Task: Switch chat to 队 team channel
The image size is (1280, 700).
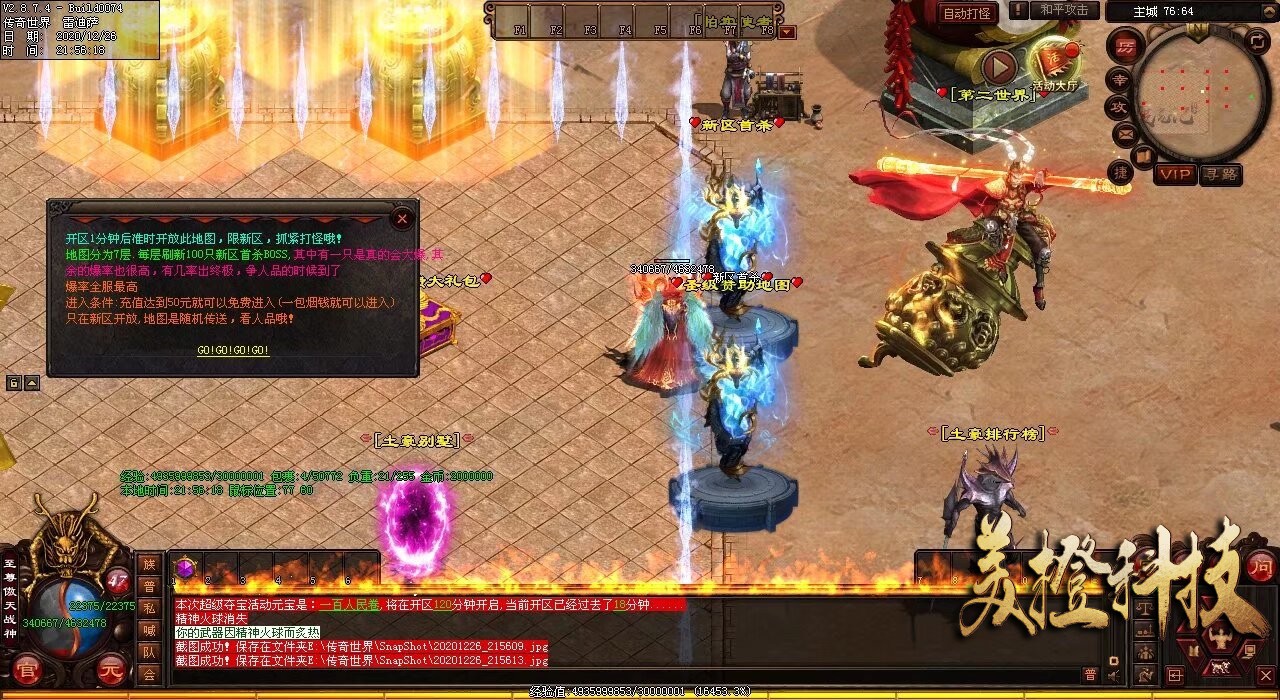Action: (149, 652)
